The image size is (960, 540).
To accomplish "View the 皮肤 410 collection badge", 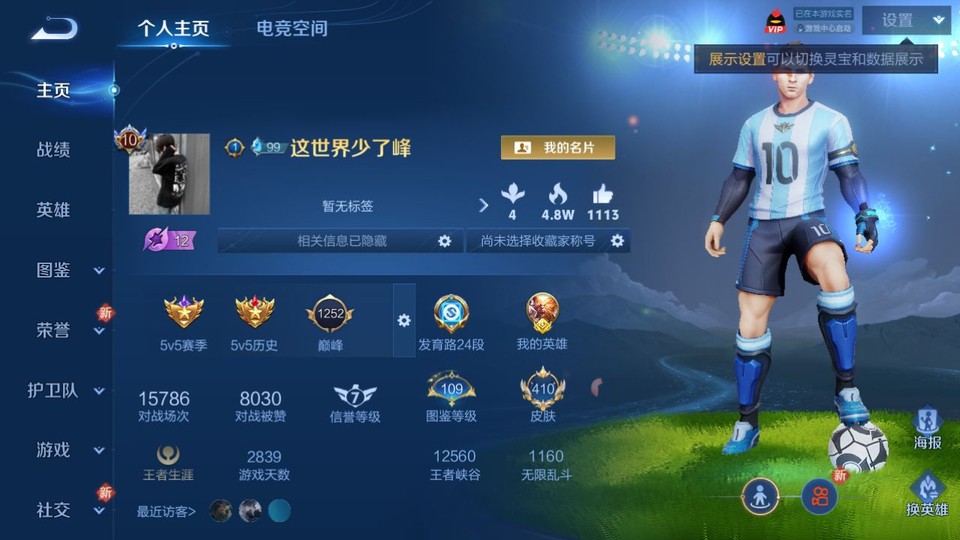I will tap(542, 391).
